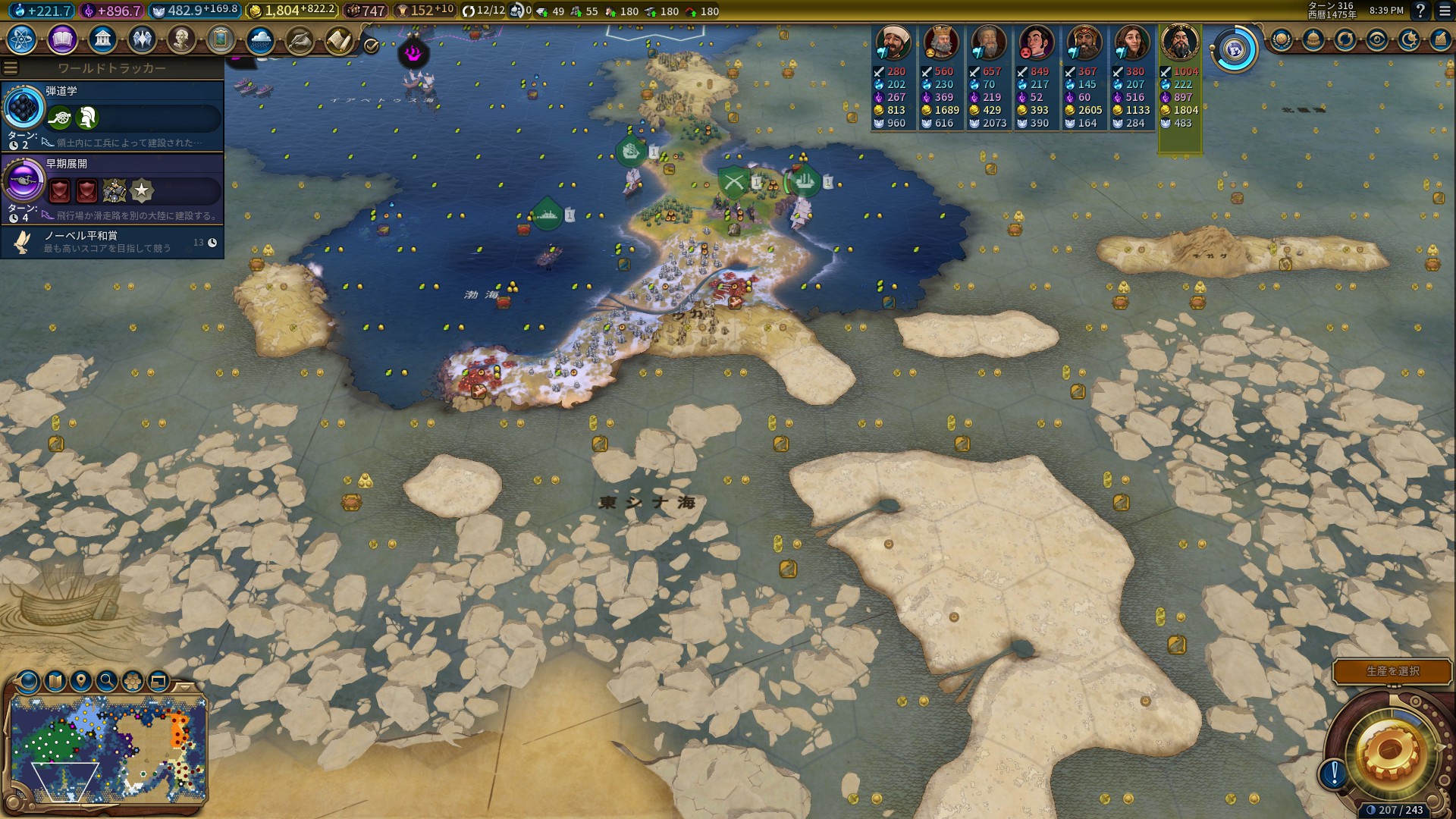Select the 弾道学 research tracker entry
1456x819 pixels.
point(114,115)
